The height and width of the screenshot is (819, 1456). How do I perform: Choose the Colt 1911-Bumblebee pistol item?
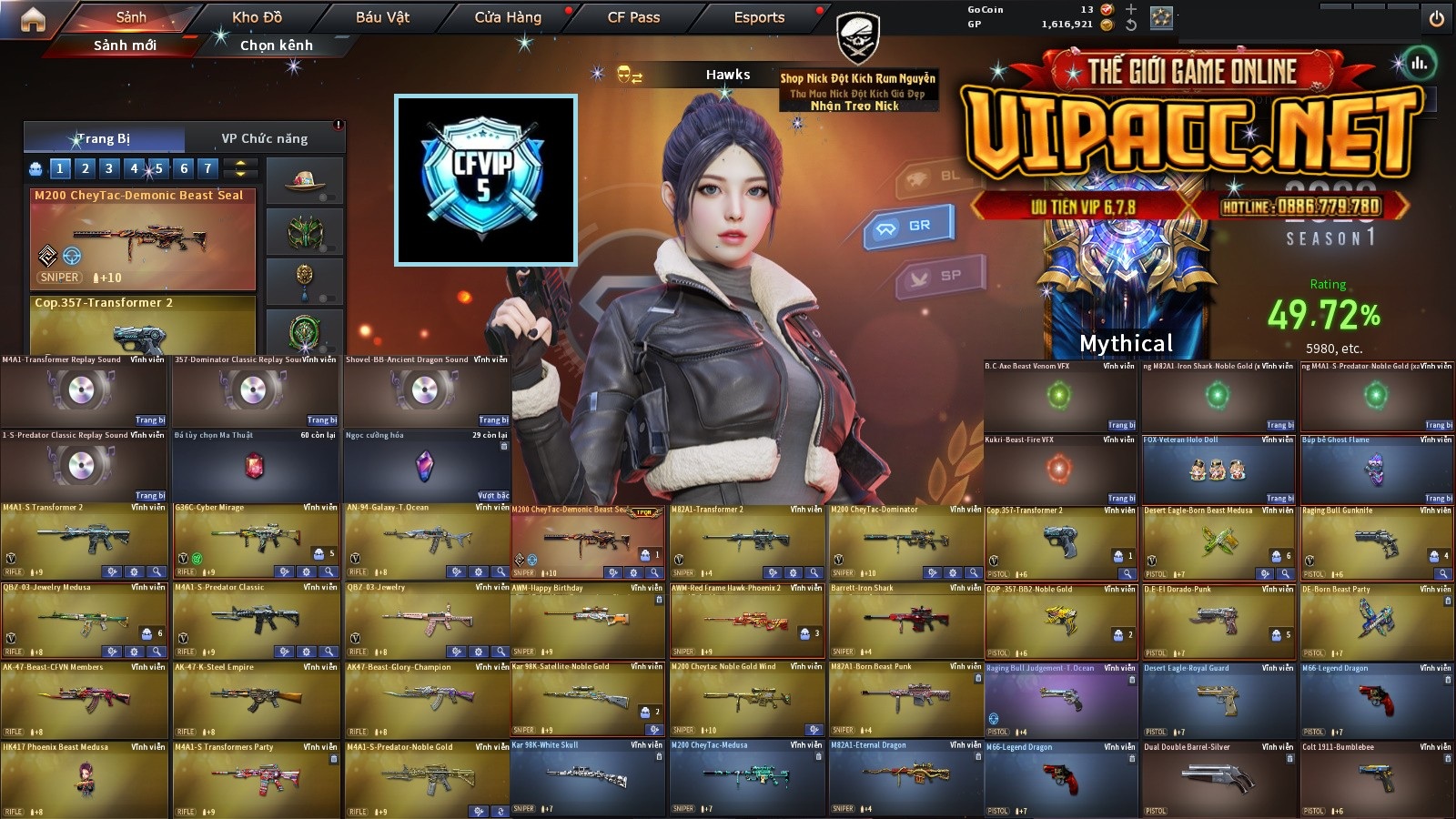pyautogui.click(x=1376, y=779)
